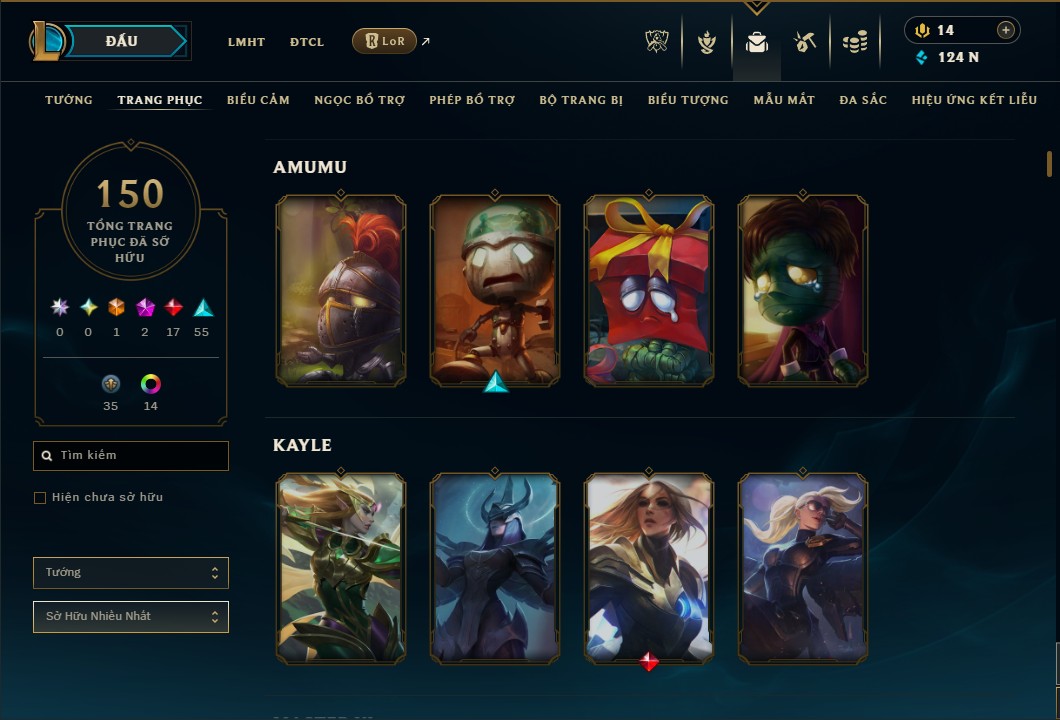Select the Amumu gift box skin card

pyautogui.click(x=649, y=290)
